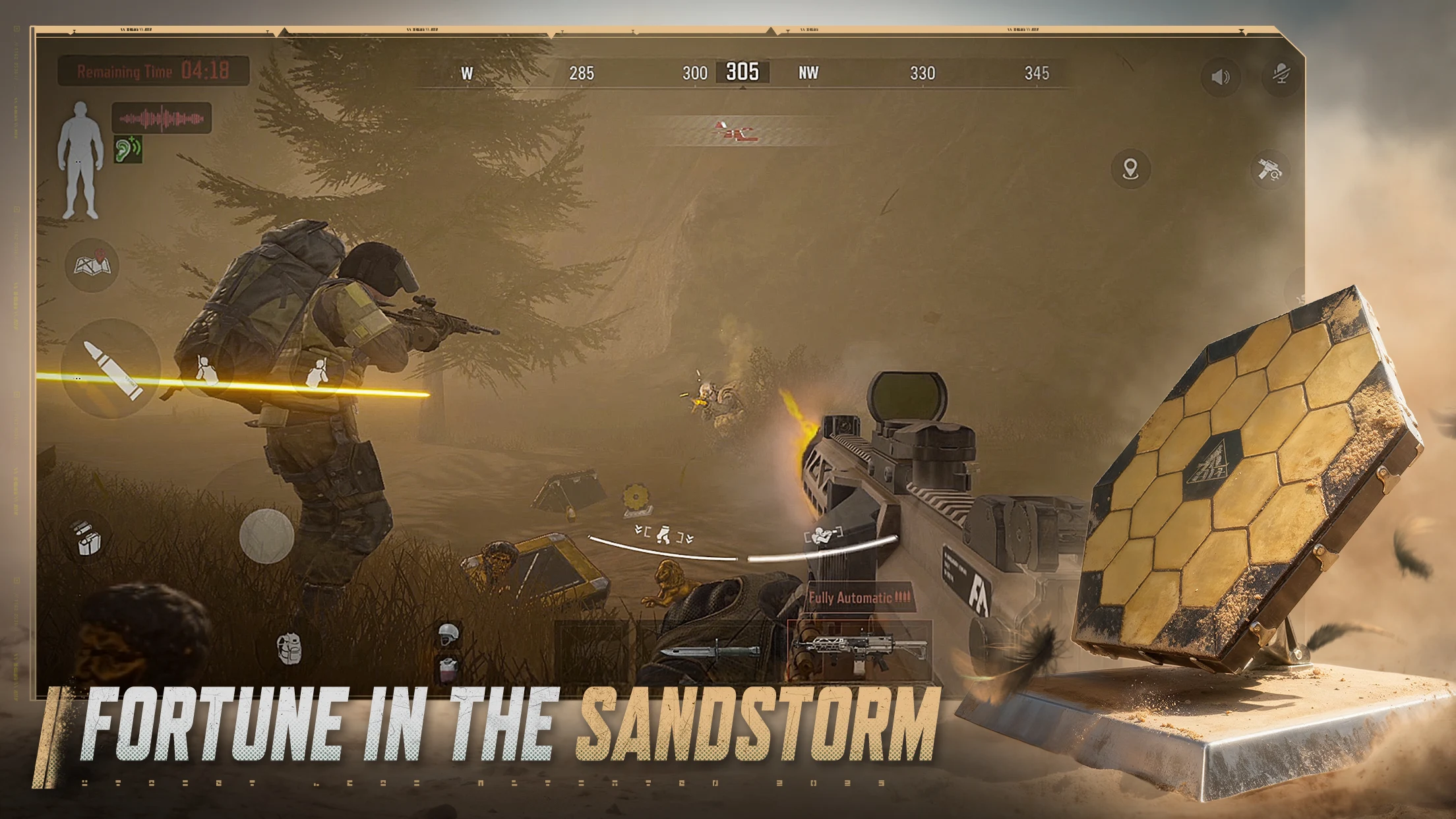Open the backpack inventory icon
Image resolution: width=1456 pixels, height=819 pixels.
pyautogui.click(x=289, y=648)
